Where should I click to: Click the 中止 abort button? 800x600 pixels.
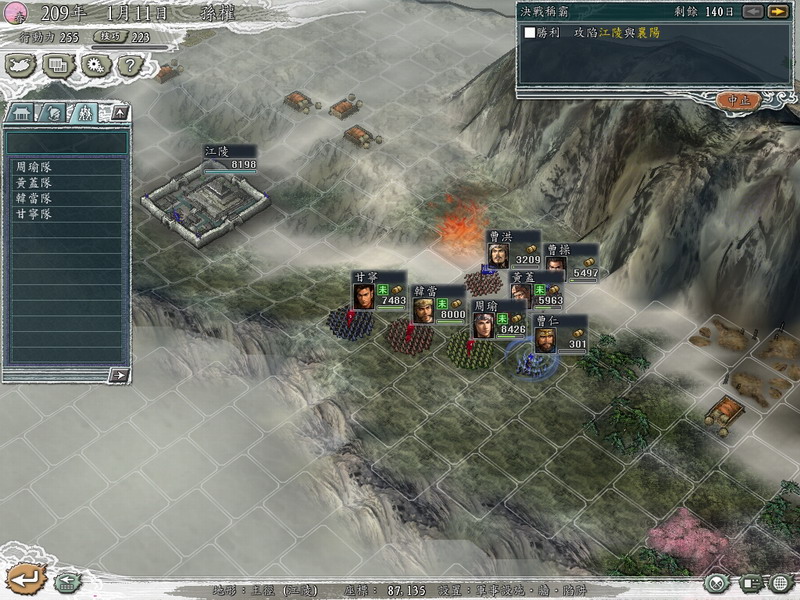pyautogui.click(x=739, y=100)
